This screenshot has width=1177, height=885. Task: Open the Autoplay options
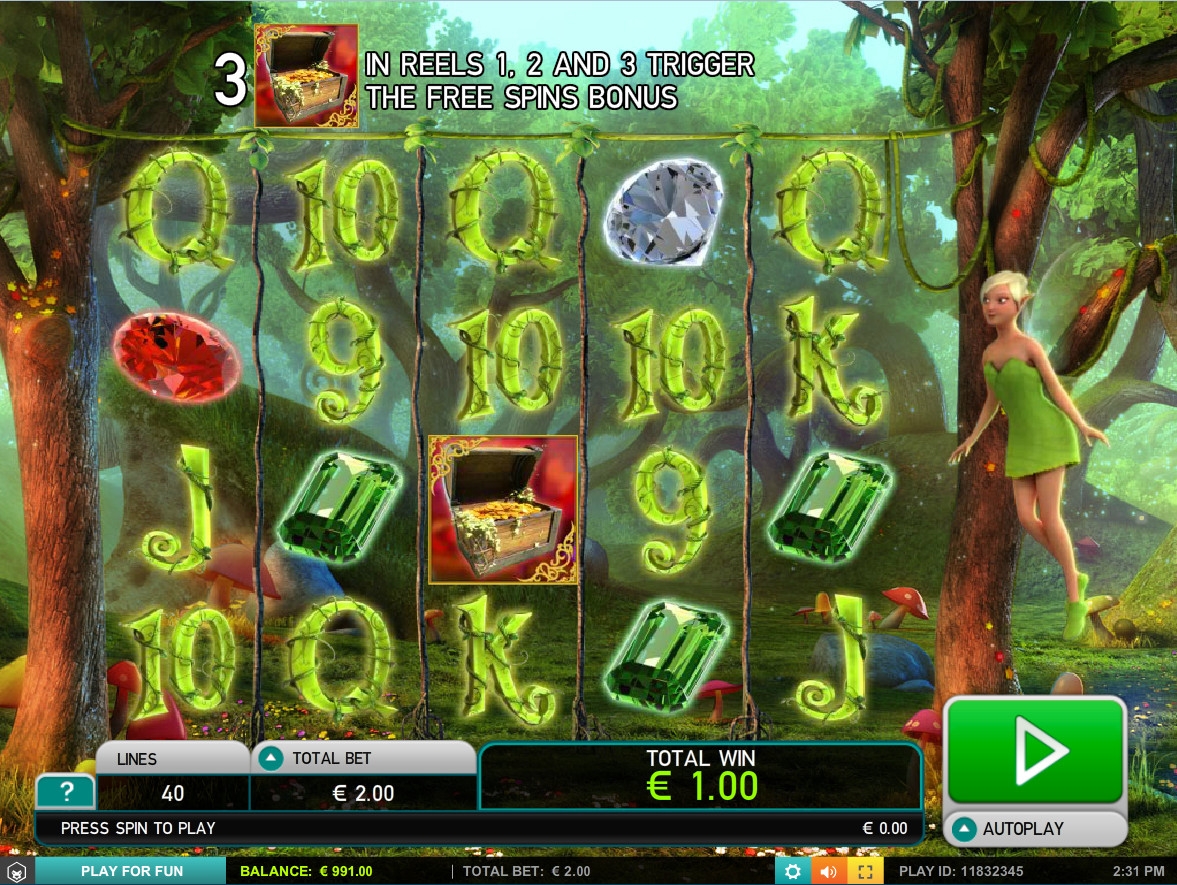click(x=1034, y=829)
